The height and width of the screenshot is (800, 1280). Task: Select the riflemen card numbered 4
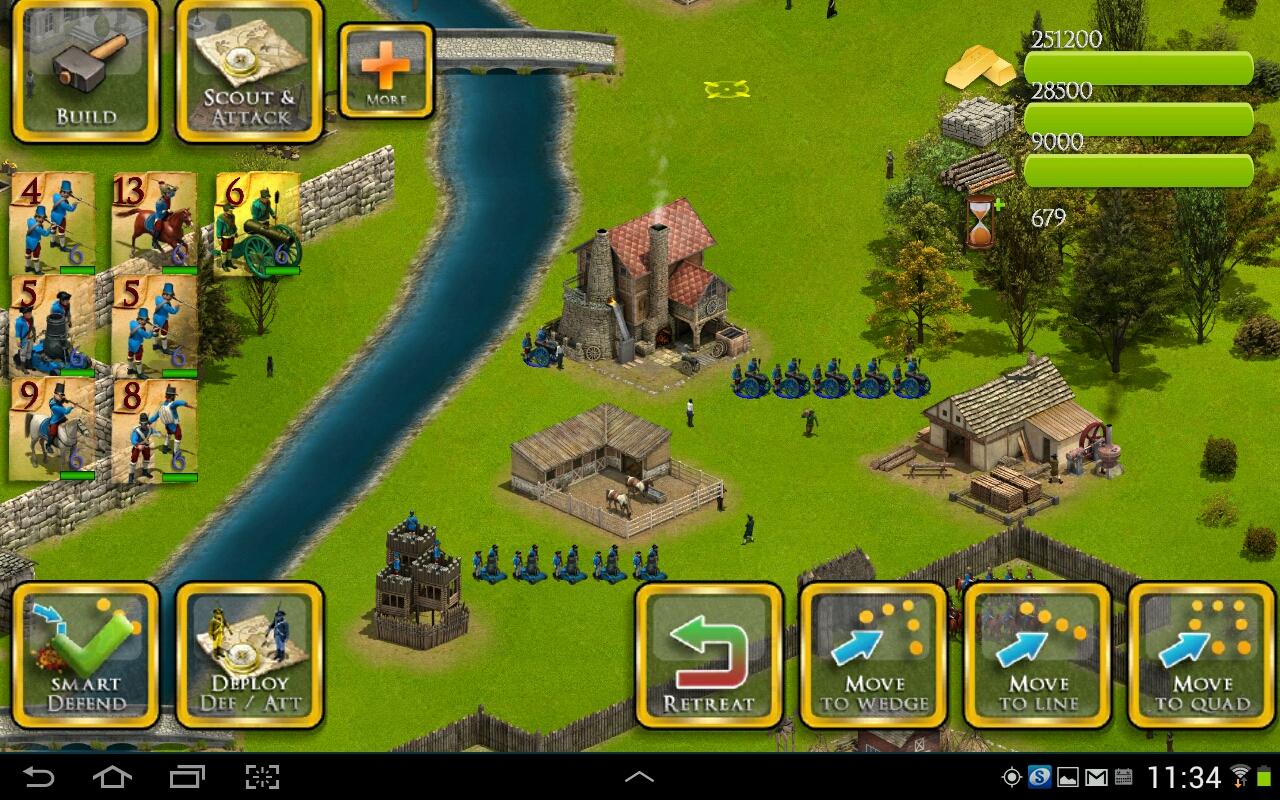pyautogui.click(x=52, y=223)
